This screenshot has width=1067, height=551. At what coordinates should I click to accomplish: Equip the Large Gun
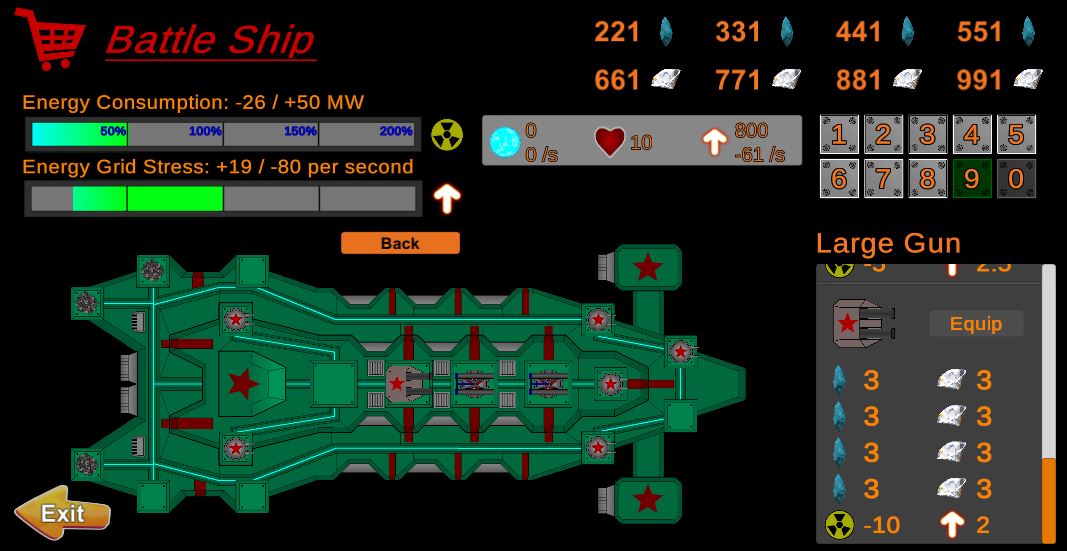(975, 323)
